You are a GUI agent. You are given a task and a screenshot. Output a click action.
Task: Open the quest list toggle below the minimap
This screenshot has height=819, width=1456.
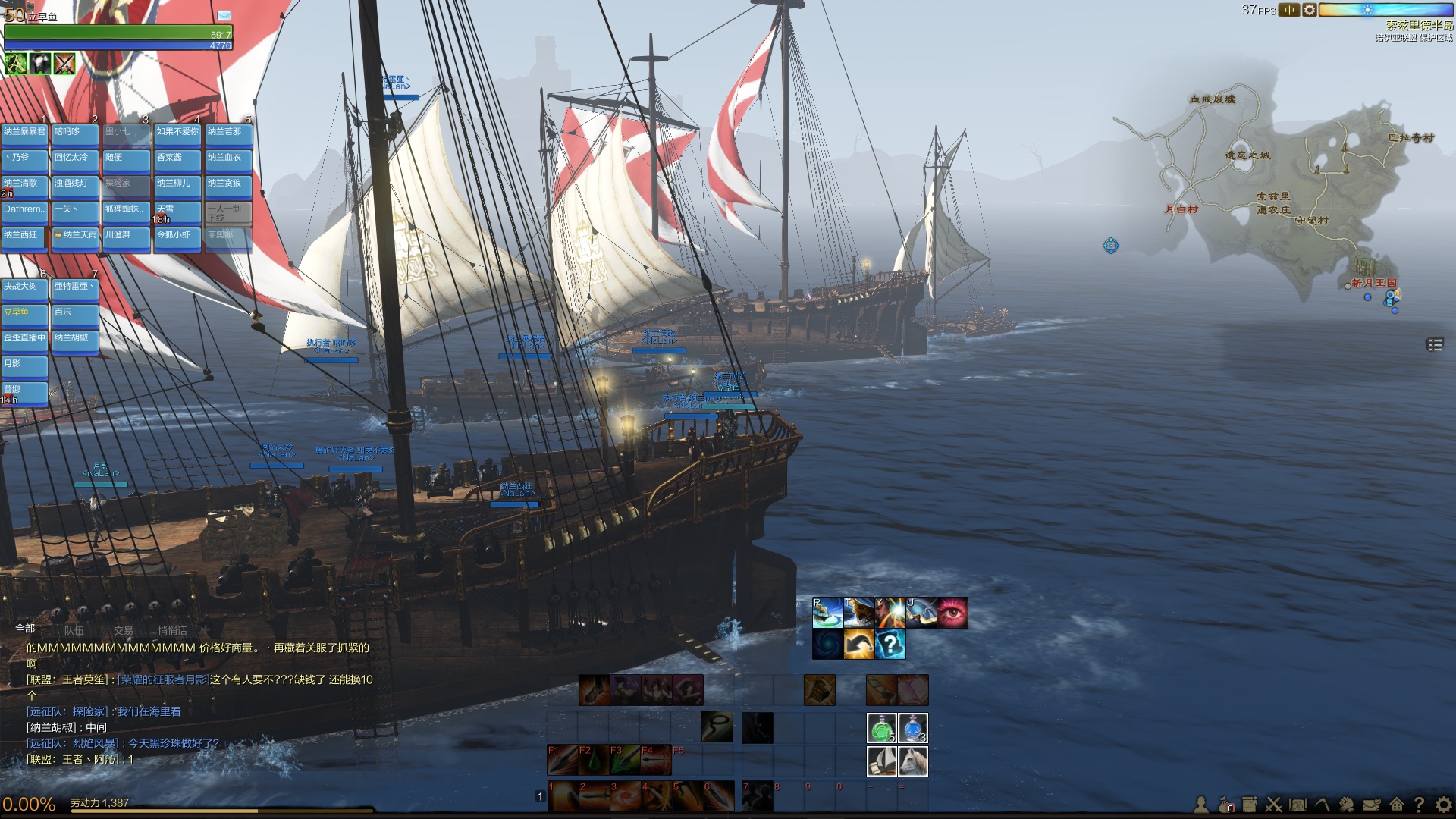pyautogui.click(x=1434, y=345)
